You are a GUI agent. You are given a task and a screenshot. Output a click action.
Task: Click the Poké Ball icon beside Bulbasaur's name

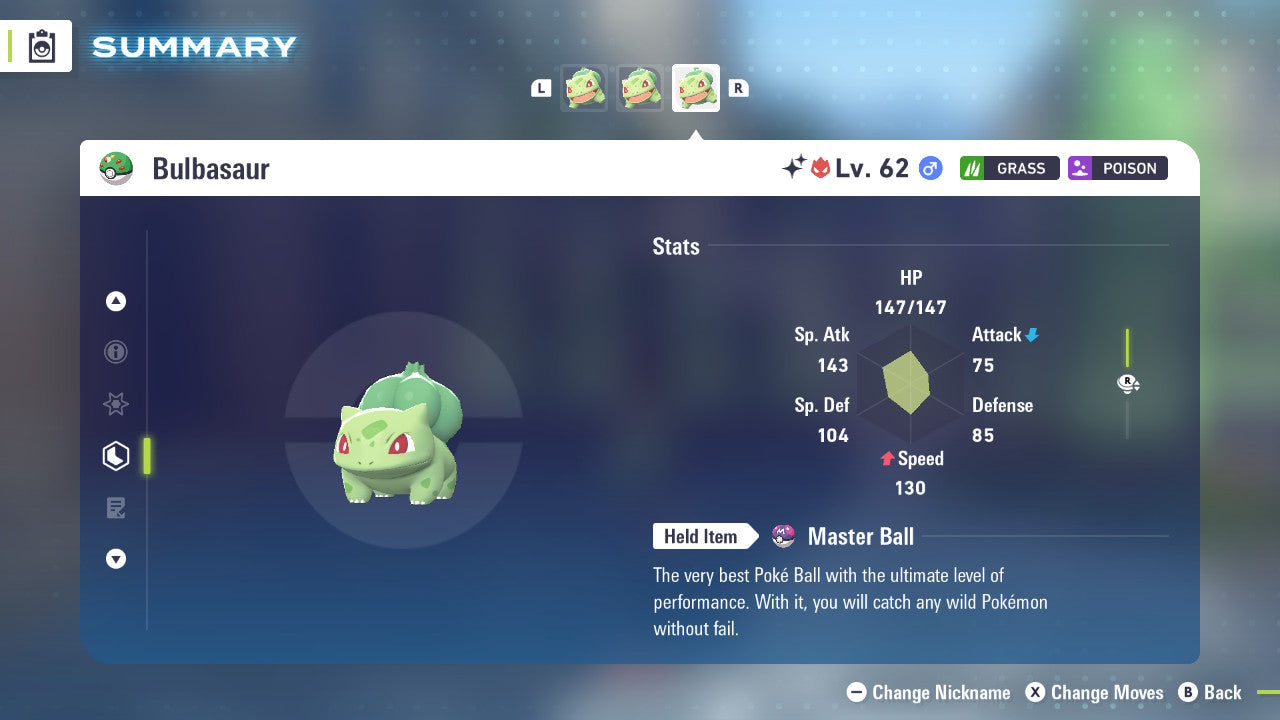(117, 167)
